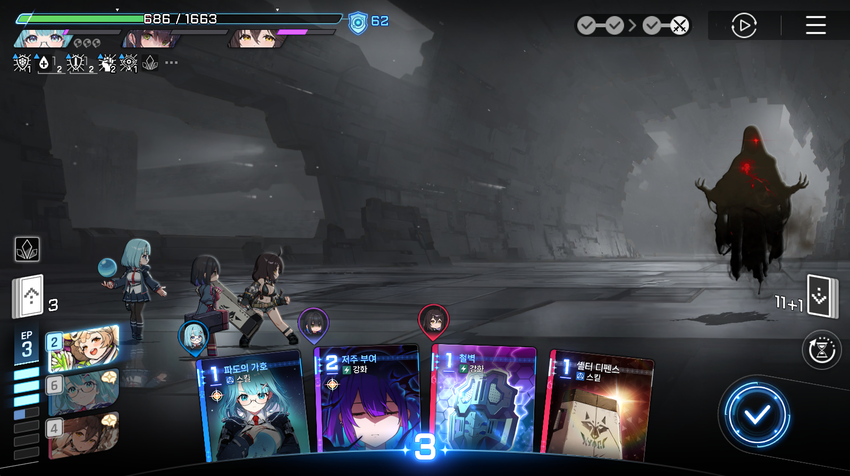Confirm turn with the blue checkmark button
Viewport: 850px width, 476px height.
757,413
